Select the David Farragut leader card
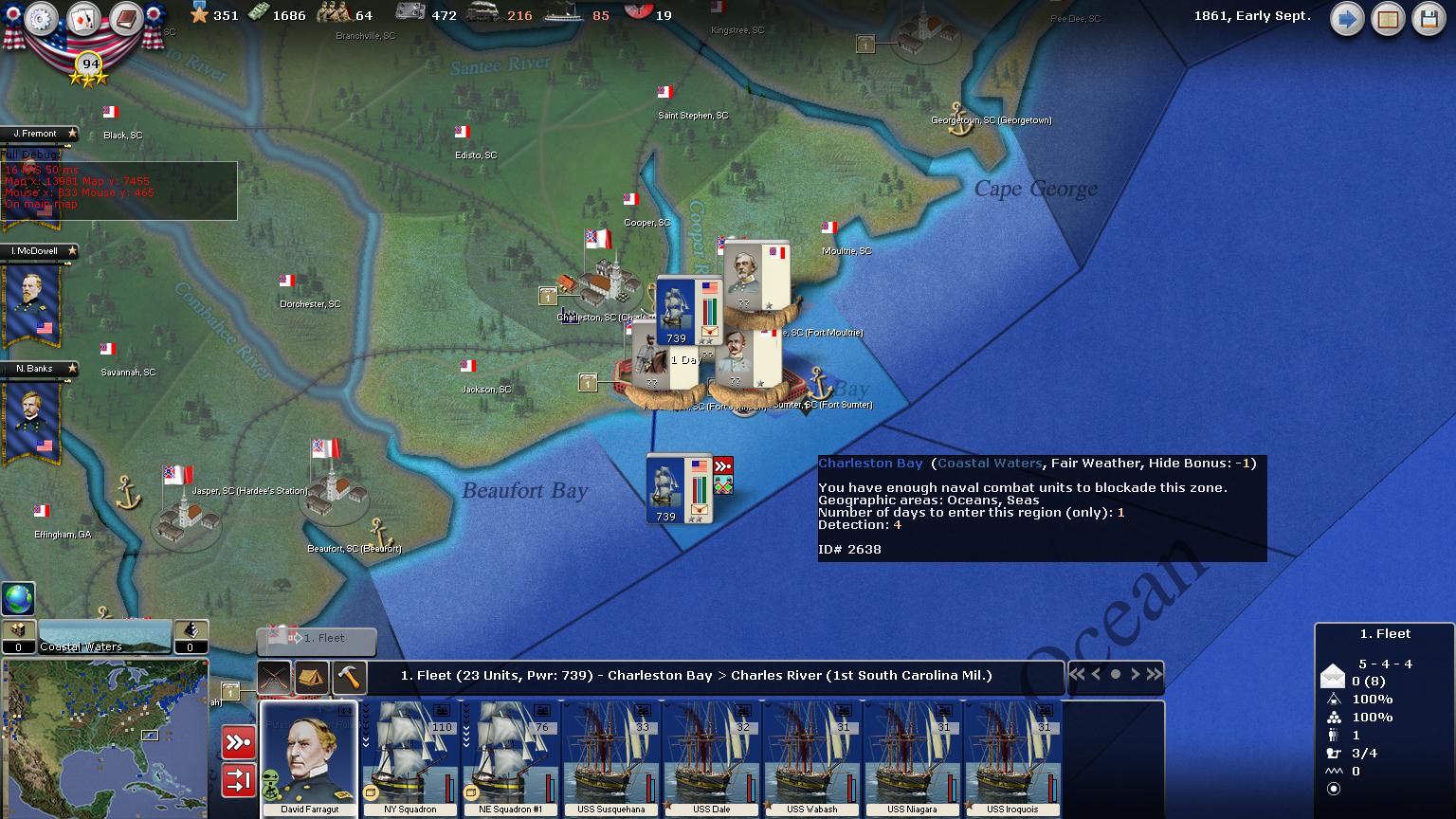1456x819 pixels. pos(309,758)
